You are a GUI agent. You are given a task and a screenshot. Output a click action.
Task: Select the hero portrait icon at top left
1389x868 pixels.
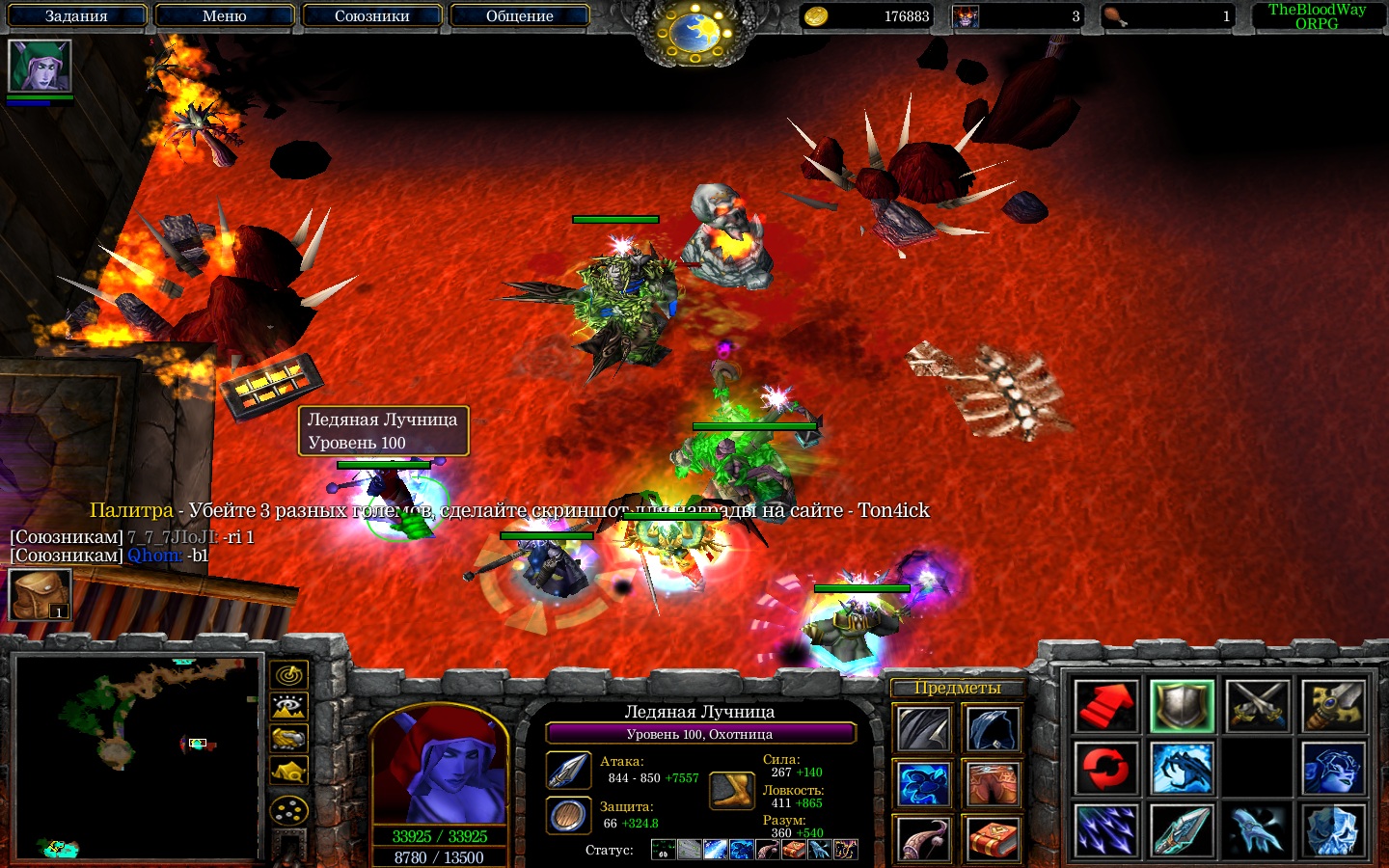pyautogui.click(x=40, y=67)
